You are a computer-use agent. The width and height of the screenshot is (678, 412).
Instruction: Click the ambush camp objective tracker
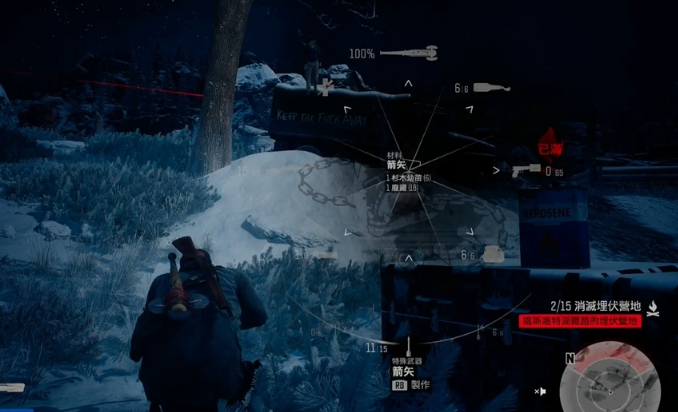point(596,305)
